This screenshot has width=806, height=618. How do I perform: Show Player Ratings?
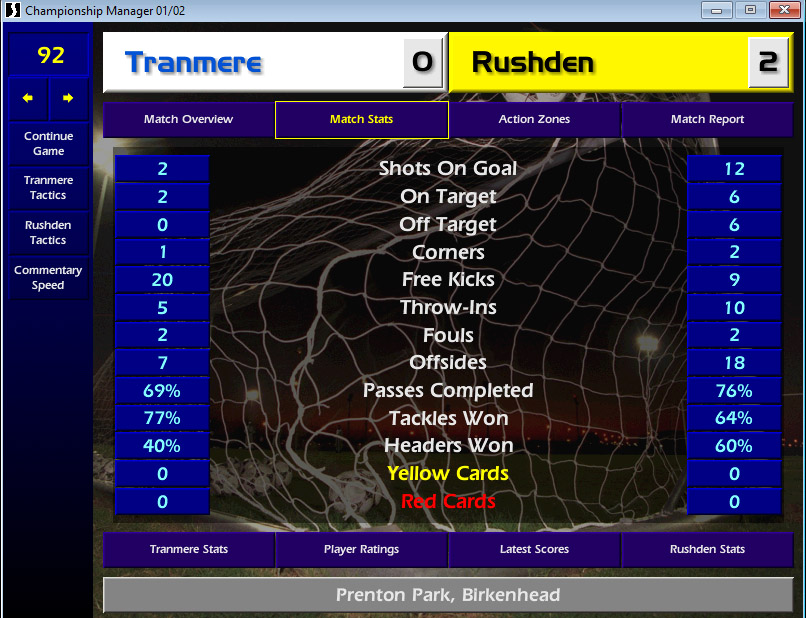pyautogui.click(x=361, y=549)
